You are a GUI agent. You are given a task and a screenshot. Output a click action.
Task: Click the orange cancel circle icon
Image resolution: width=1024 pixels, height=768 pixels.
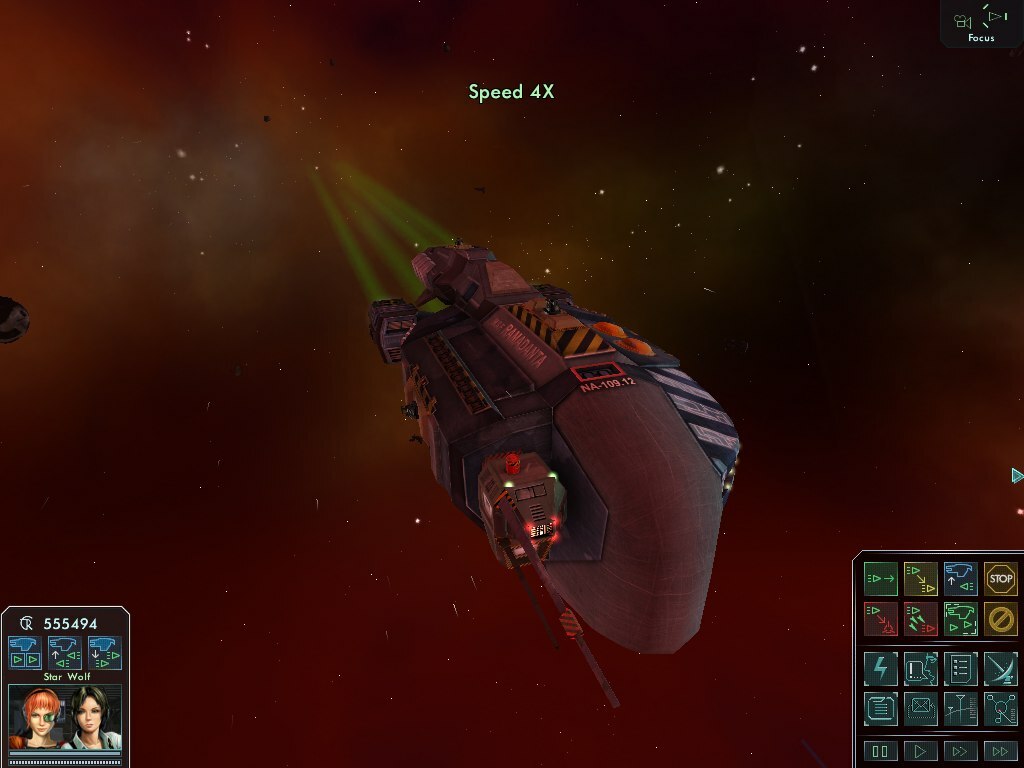pos(1000,618)
